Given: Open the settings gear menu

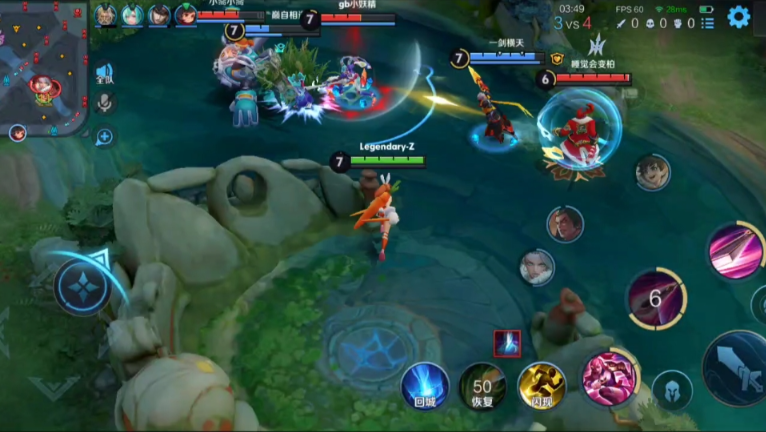Looking at the screenshot, I should (x=738, y=17).
